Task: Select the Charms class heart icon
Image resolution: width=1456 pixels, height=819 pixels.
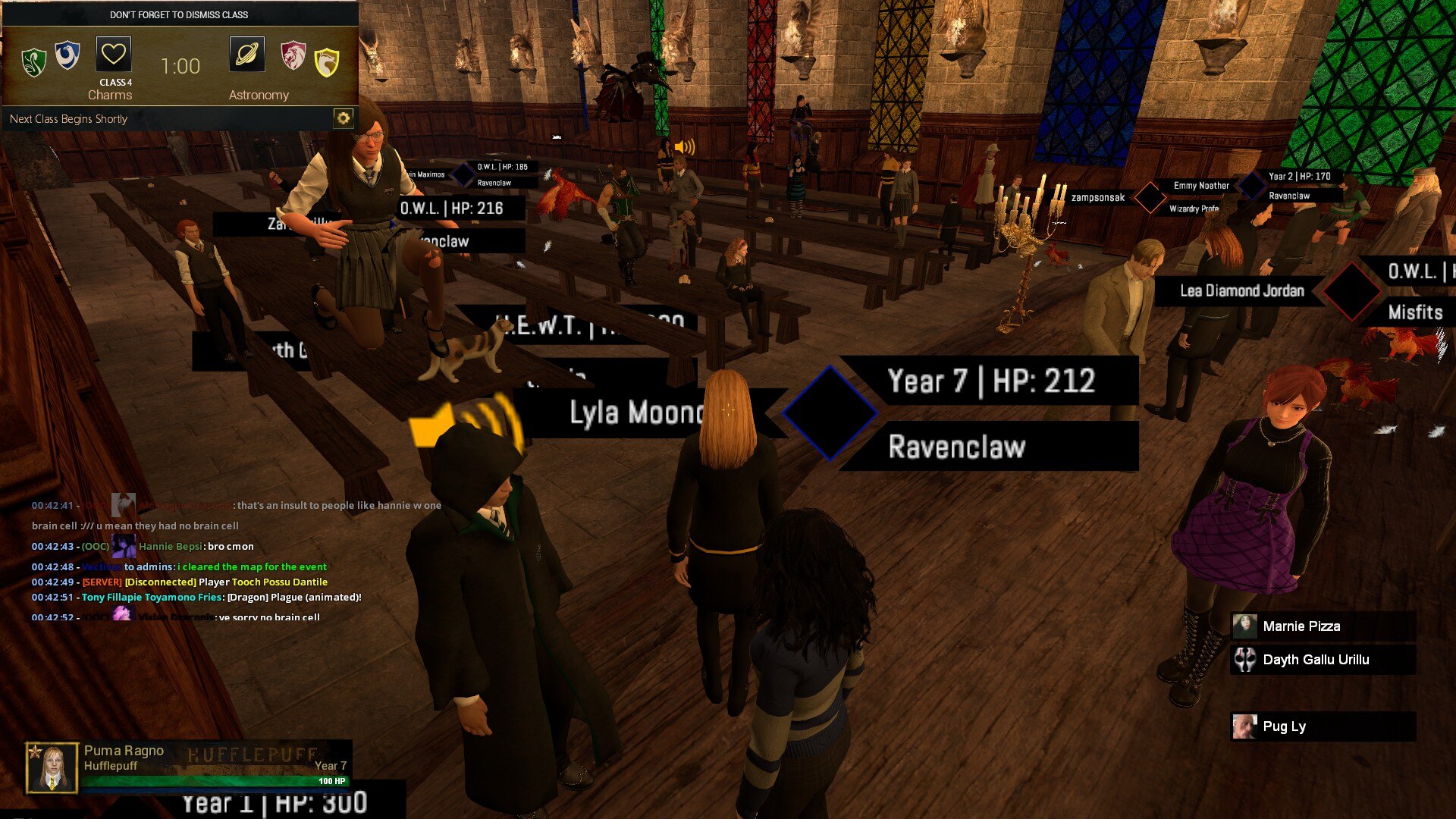Action: click(x=114, y=55)
